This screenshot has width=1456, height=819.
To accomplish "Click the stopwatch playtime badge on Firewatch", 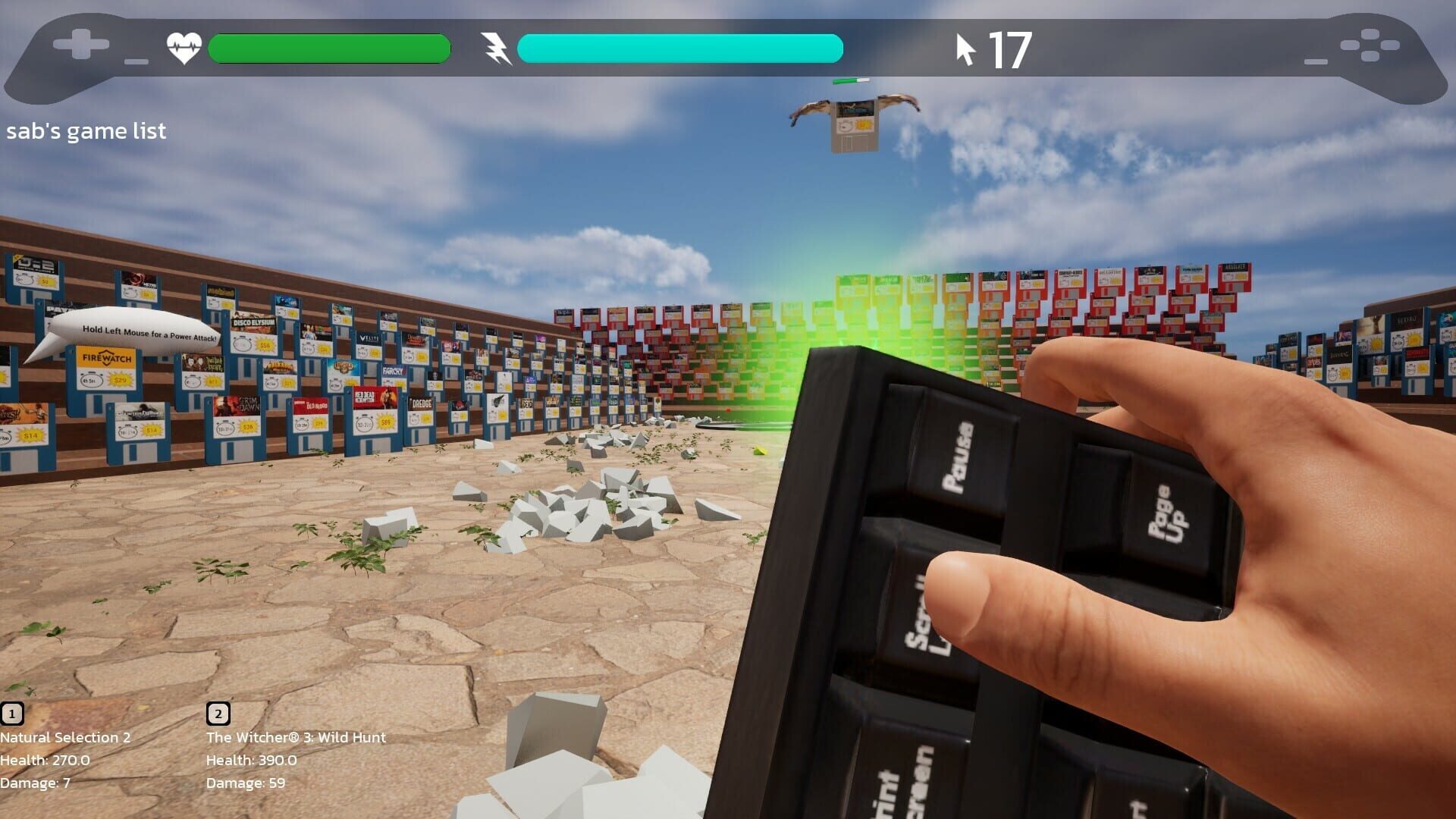I will coord(90,379).
